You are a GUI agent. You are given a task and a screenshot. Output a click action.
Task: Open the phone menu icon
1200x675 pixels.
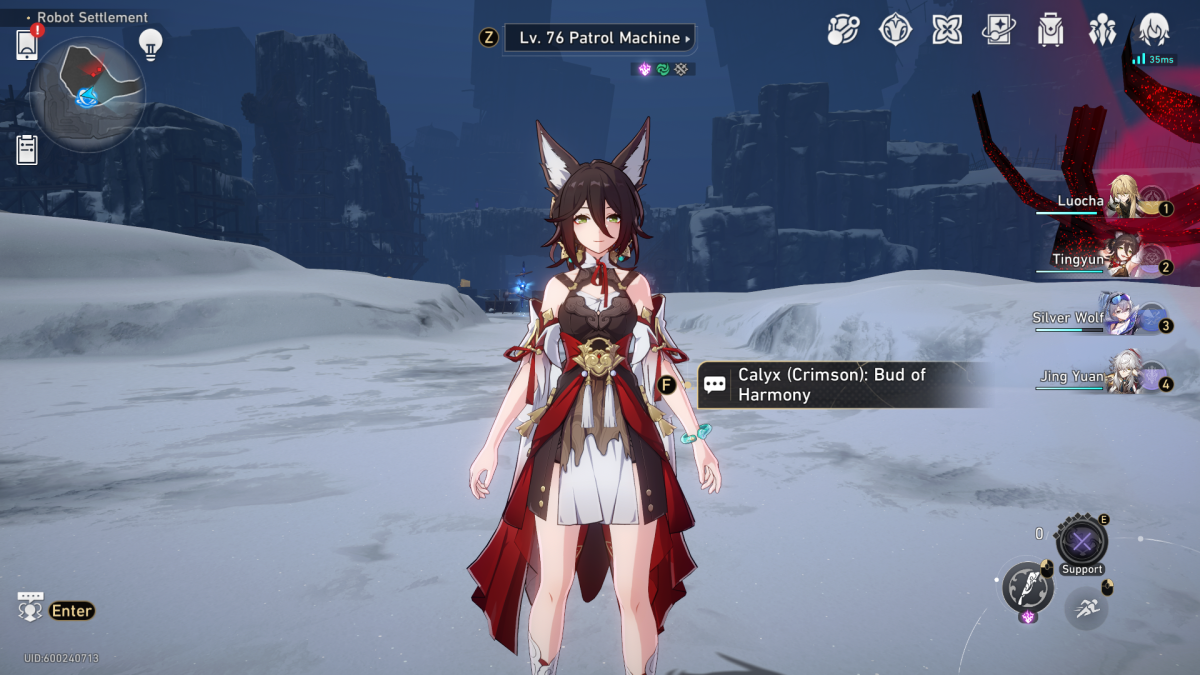click(x=27, y=44)
